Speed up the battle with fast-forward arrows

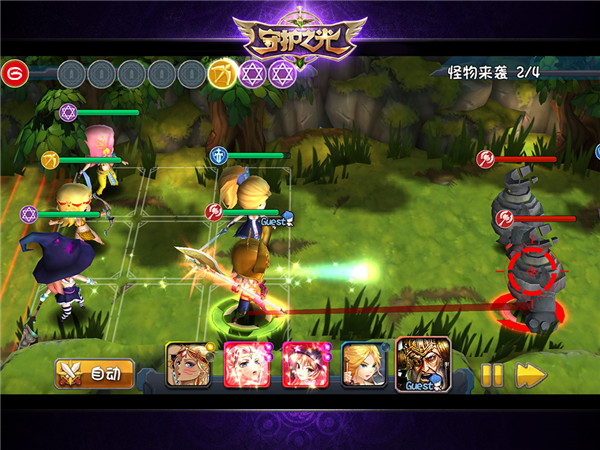(x=530, y=375)
